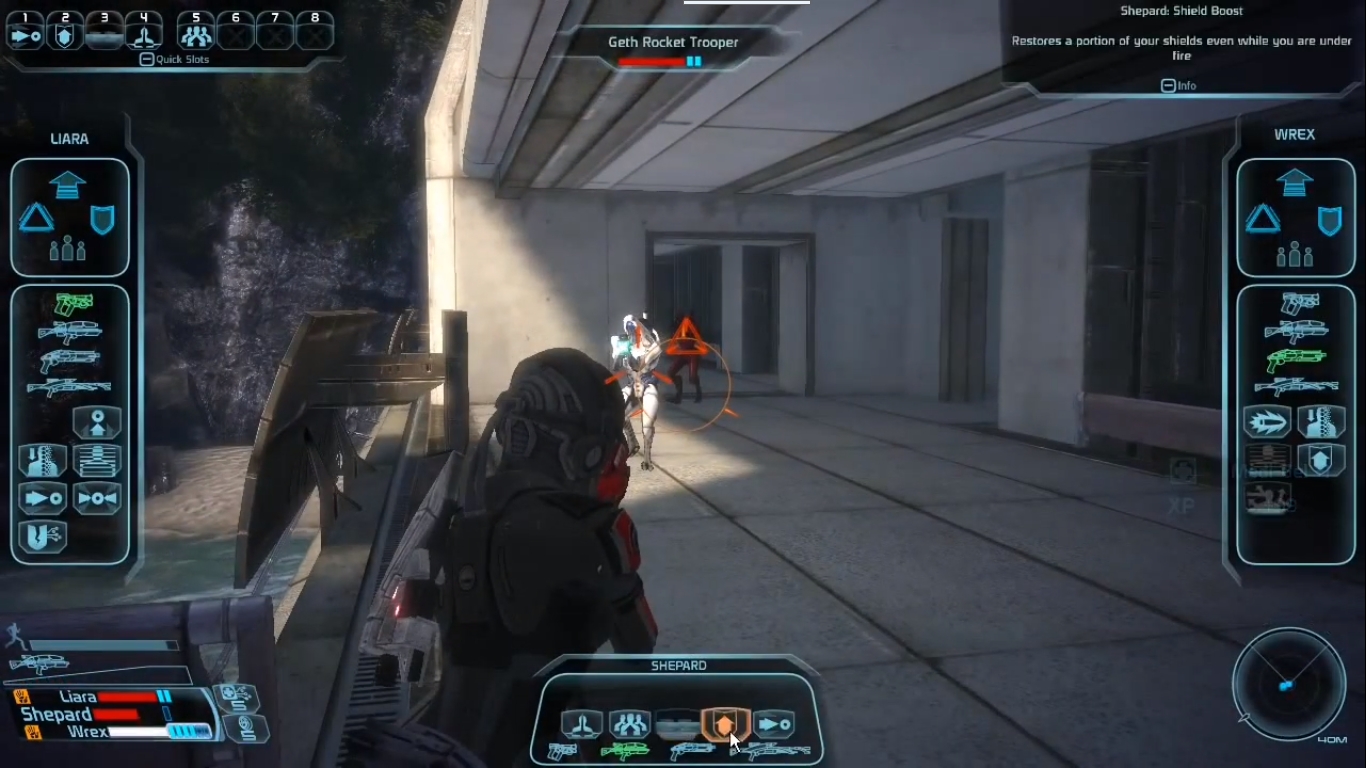The image size is (1366, 768).
Task: Give Liara the triangle attack command
Action: [37, 218]
